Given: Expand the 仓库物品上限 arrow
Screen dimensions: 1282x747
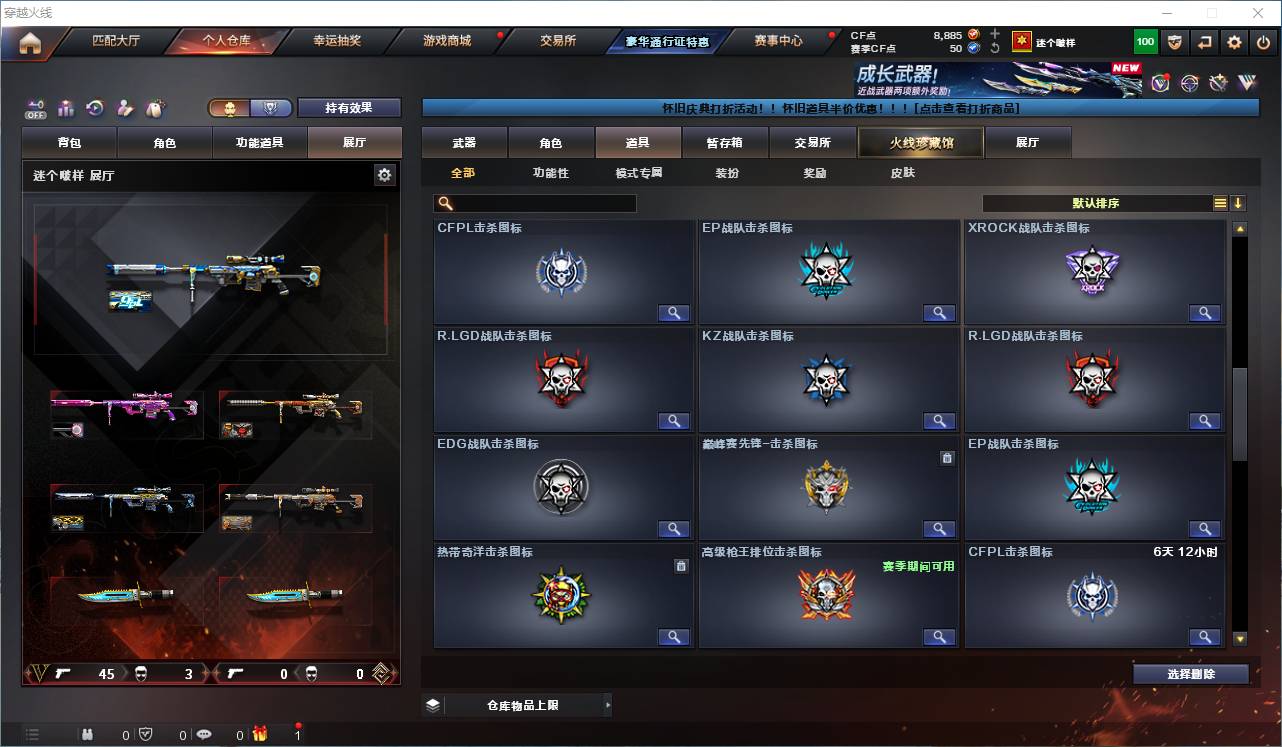Looking at the screenshot, I should [608, 704].
